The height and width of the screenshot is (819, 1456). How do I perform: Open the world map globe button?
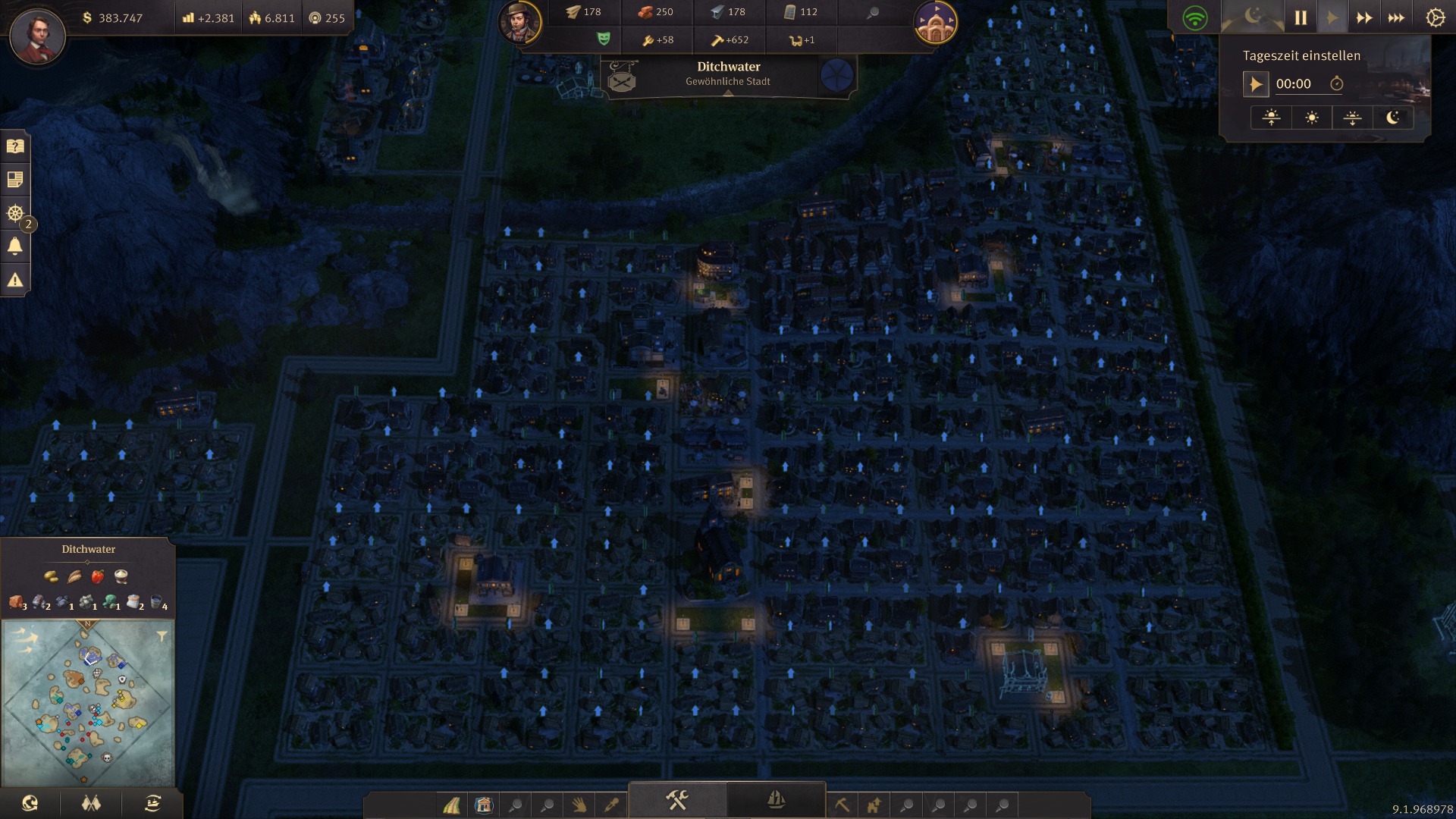tap(30, 803)
